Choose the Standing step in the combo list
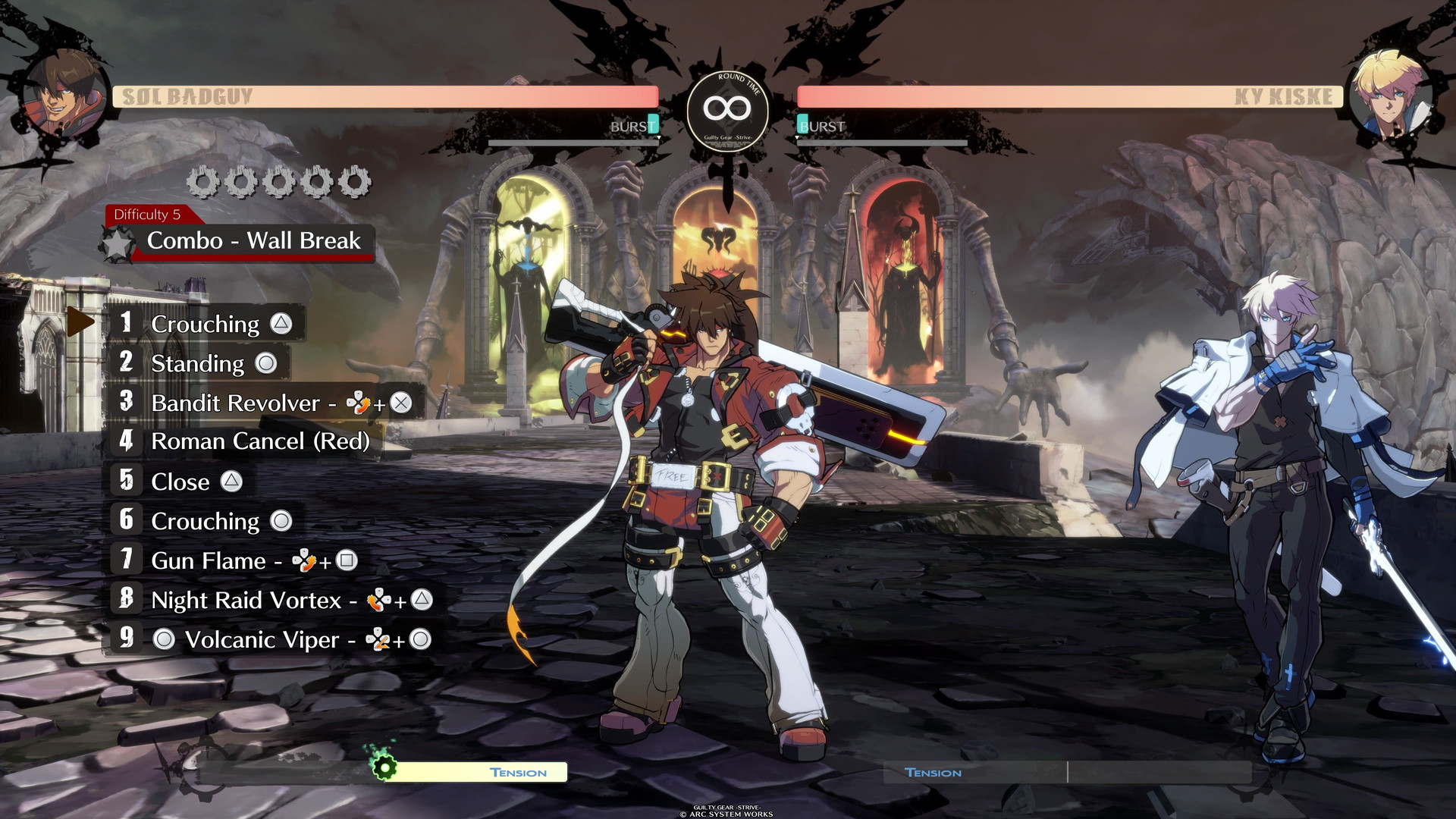This screenshot has width=1456, height=819. (198, 363)
